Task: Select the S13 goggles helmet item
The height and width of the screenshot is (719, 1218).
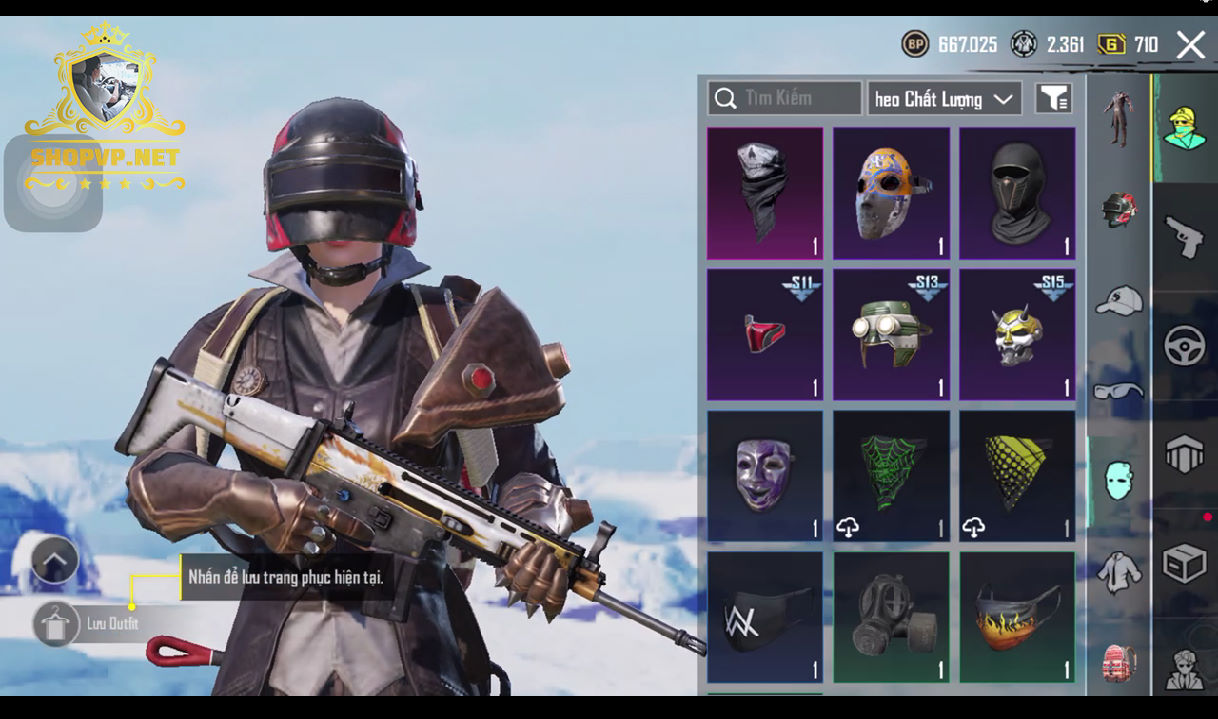Action: click(891, 334)
